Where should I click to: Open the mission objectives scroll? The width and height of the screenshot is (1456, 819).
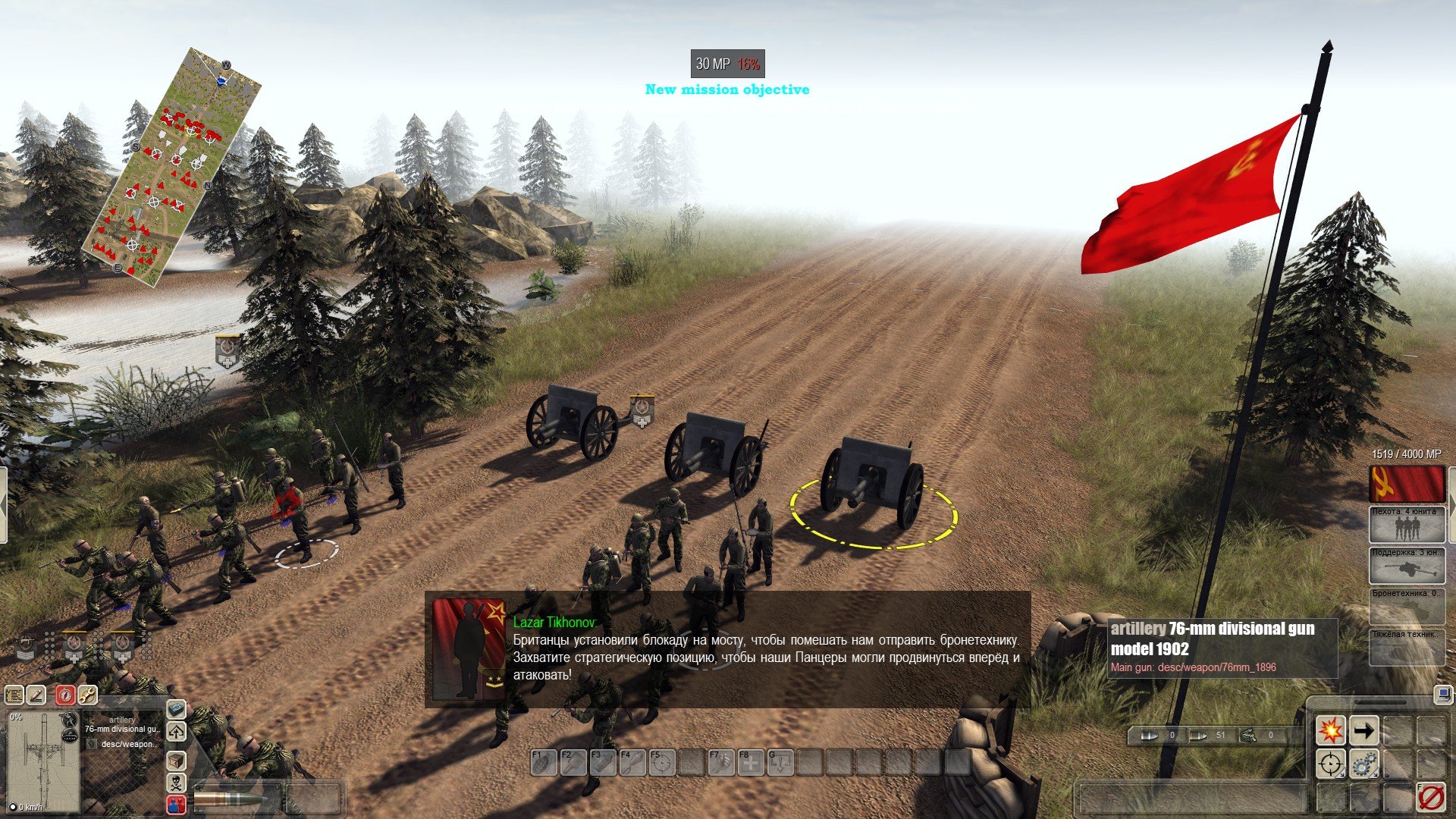(14, 694)
